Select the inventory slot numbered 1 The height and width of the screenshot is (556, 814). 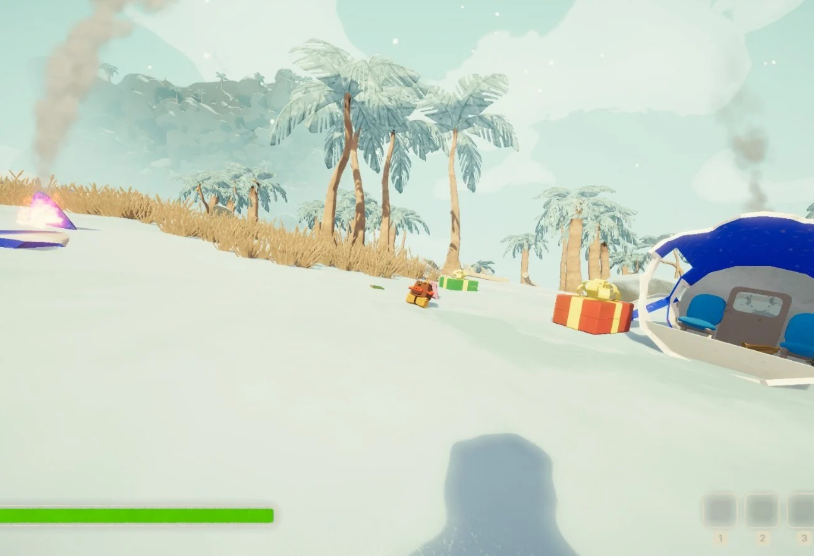pos(719,510)
